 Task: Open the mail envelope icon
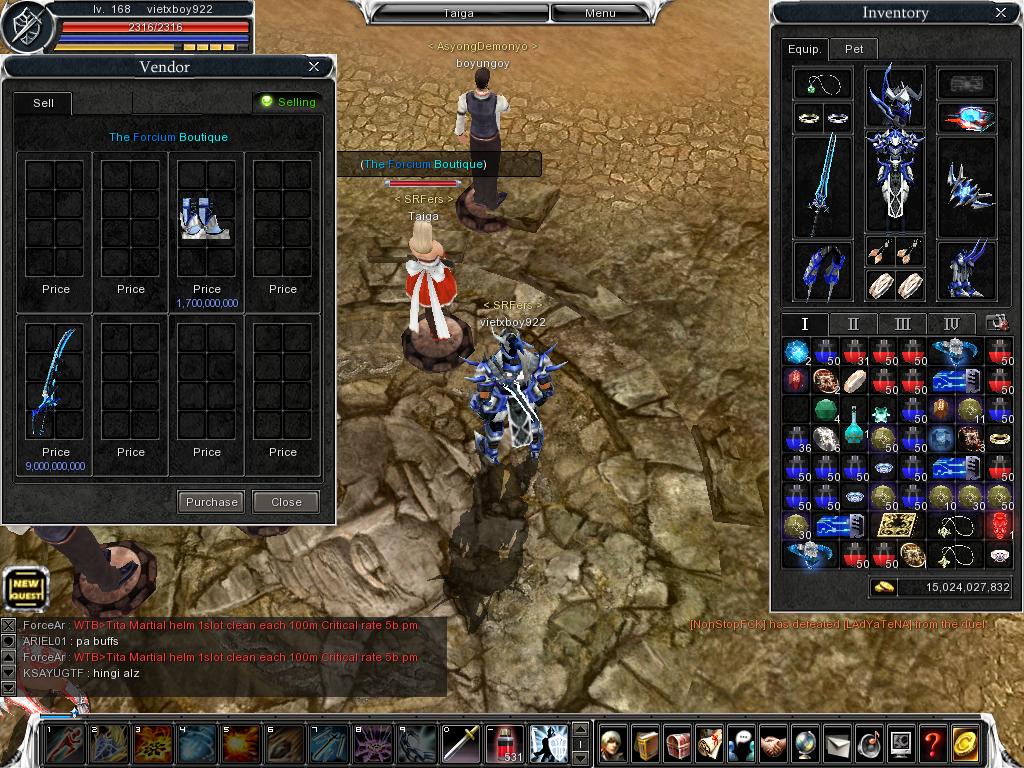point(837,743)
